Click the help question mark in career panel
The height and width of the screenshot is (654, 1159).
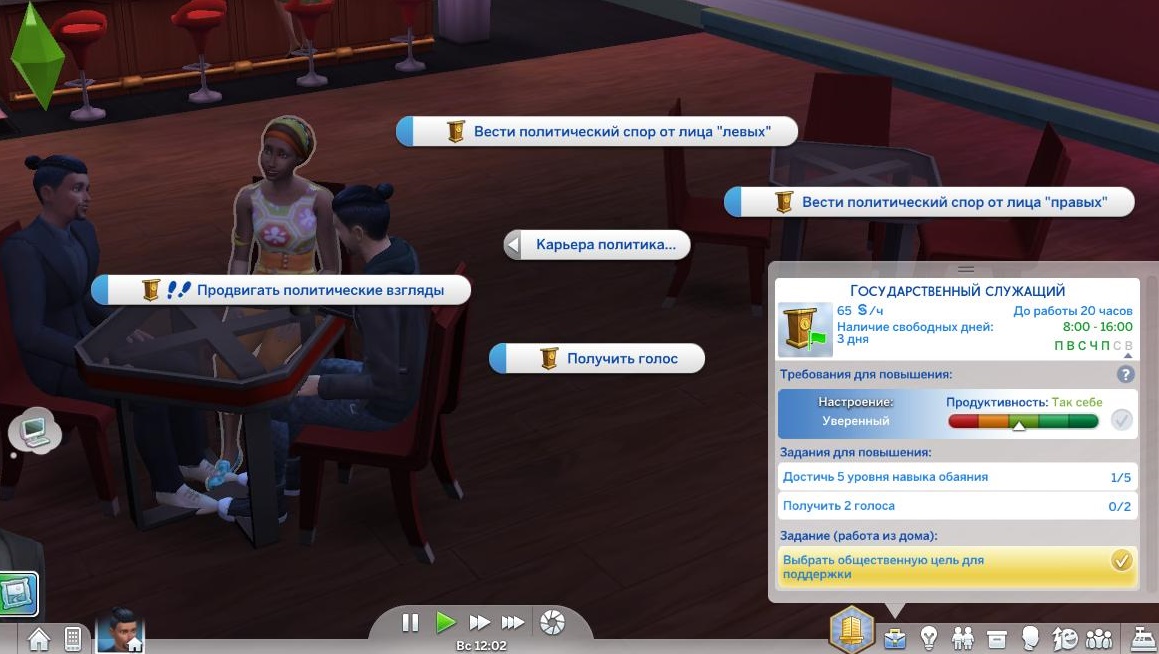[1125, 375]
